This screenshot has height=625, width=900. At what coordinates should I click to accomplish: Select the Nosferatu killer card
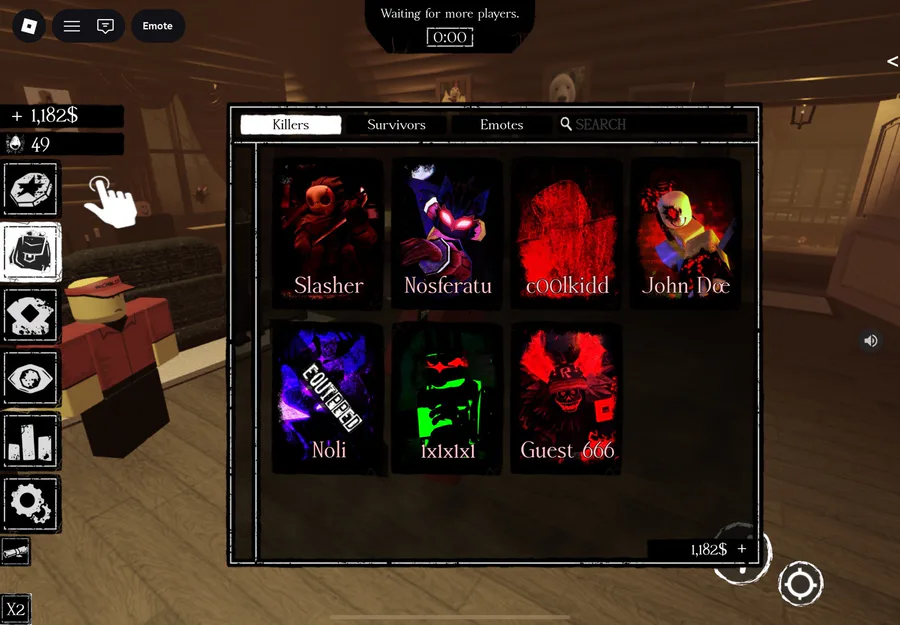tap(447, 232)
